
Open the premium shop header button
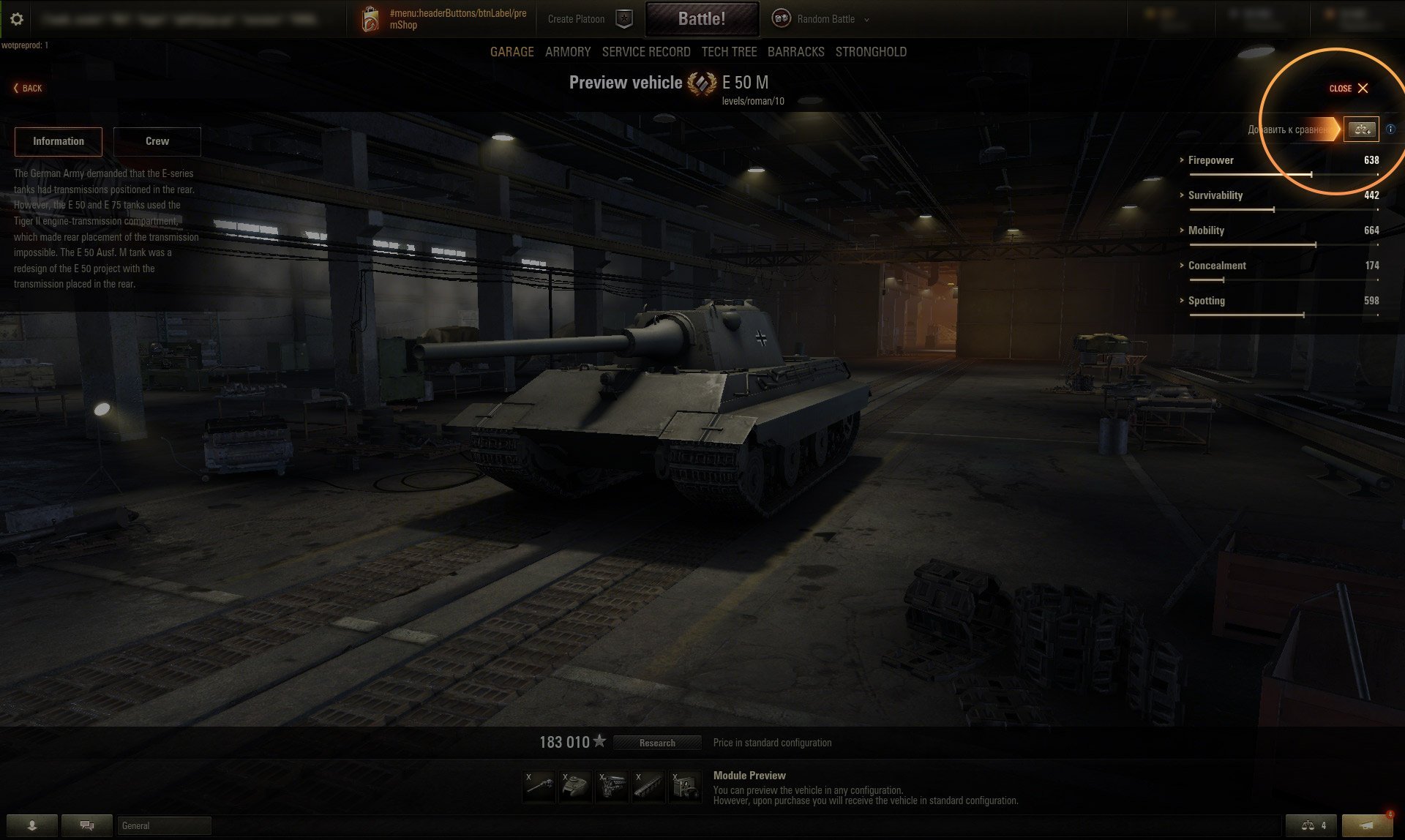(445, 20)
